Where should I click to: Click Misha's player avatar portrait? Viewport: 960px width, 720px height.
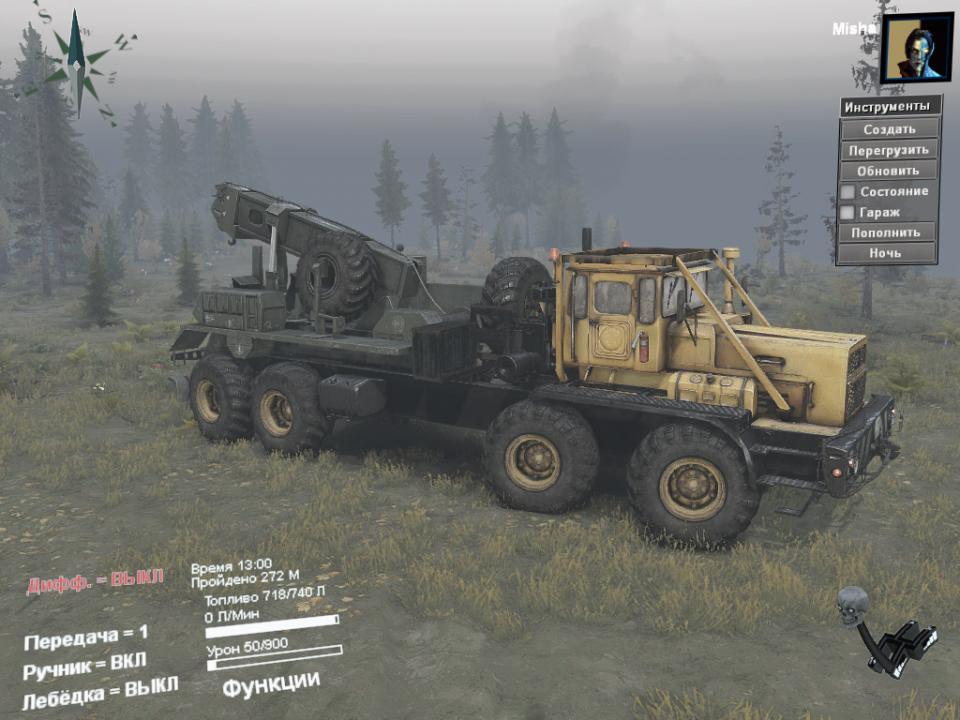pos(917,47)
